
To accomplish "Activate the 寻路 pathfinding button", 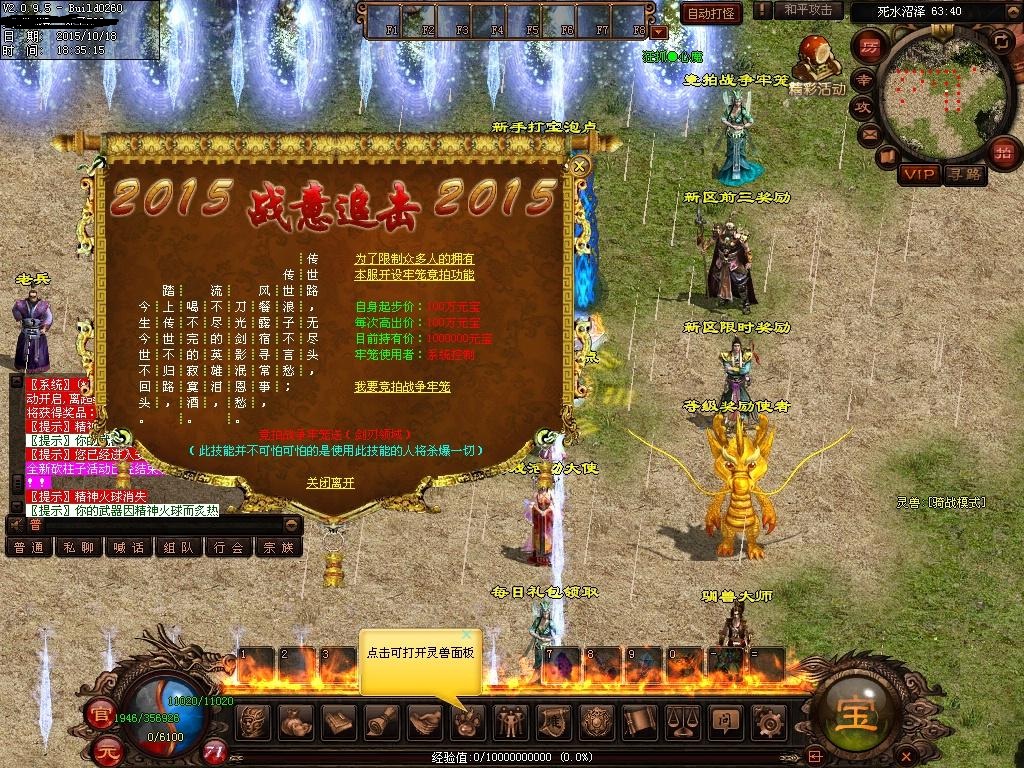I will point(964,175).
